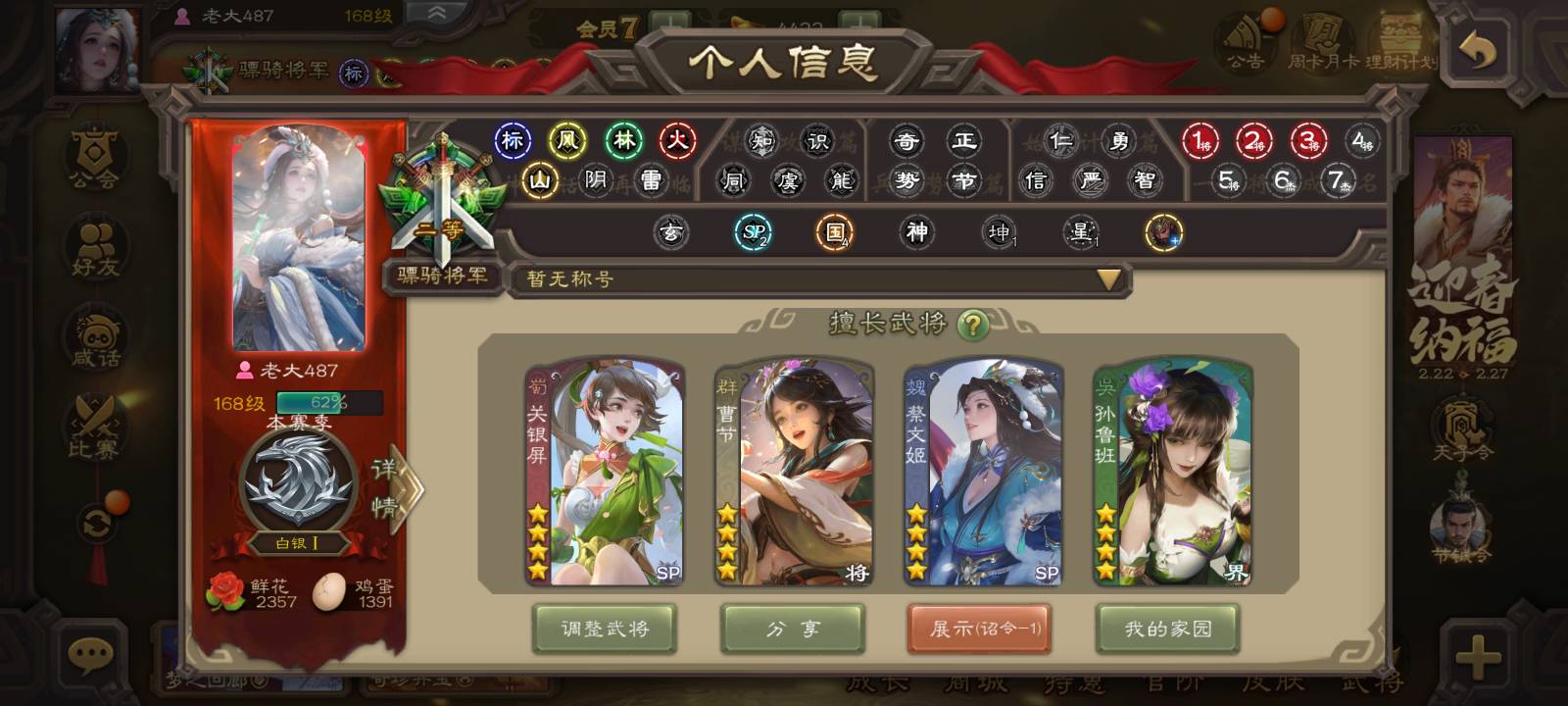Image resolution: width=1568 pixels, height=706 pixels.
Task: Click the 鸡蛋 egg icon
Action: 330,591
